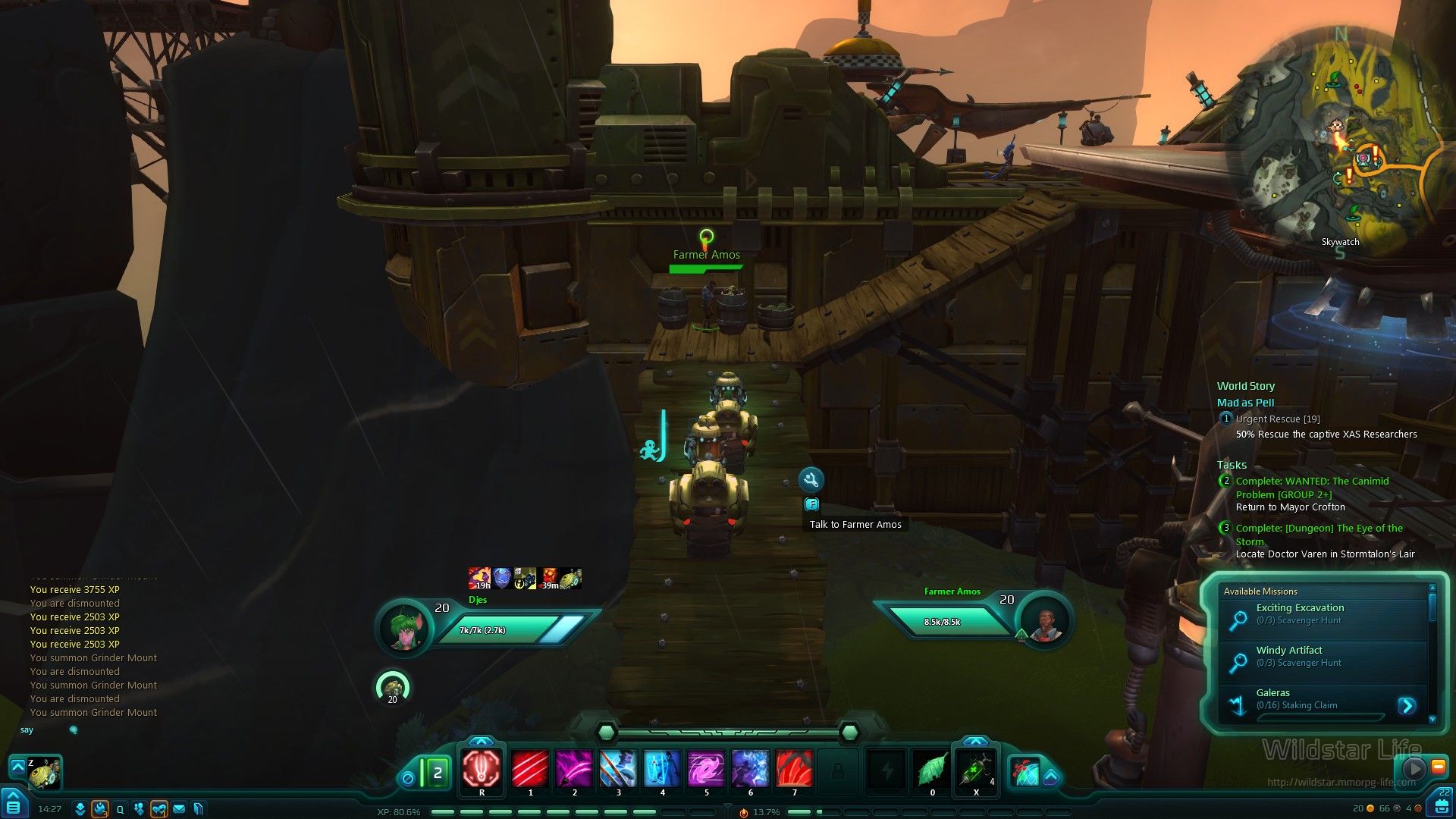Open the minimap of Skywatch
1456x819 pixels.
pos(1340,144)
